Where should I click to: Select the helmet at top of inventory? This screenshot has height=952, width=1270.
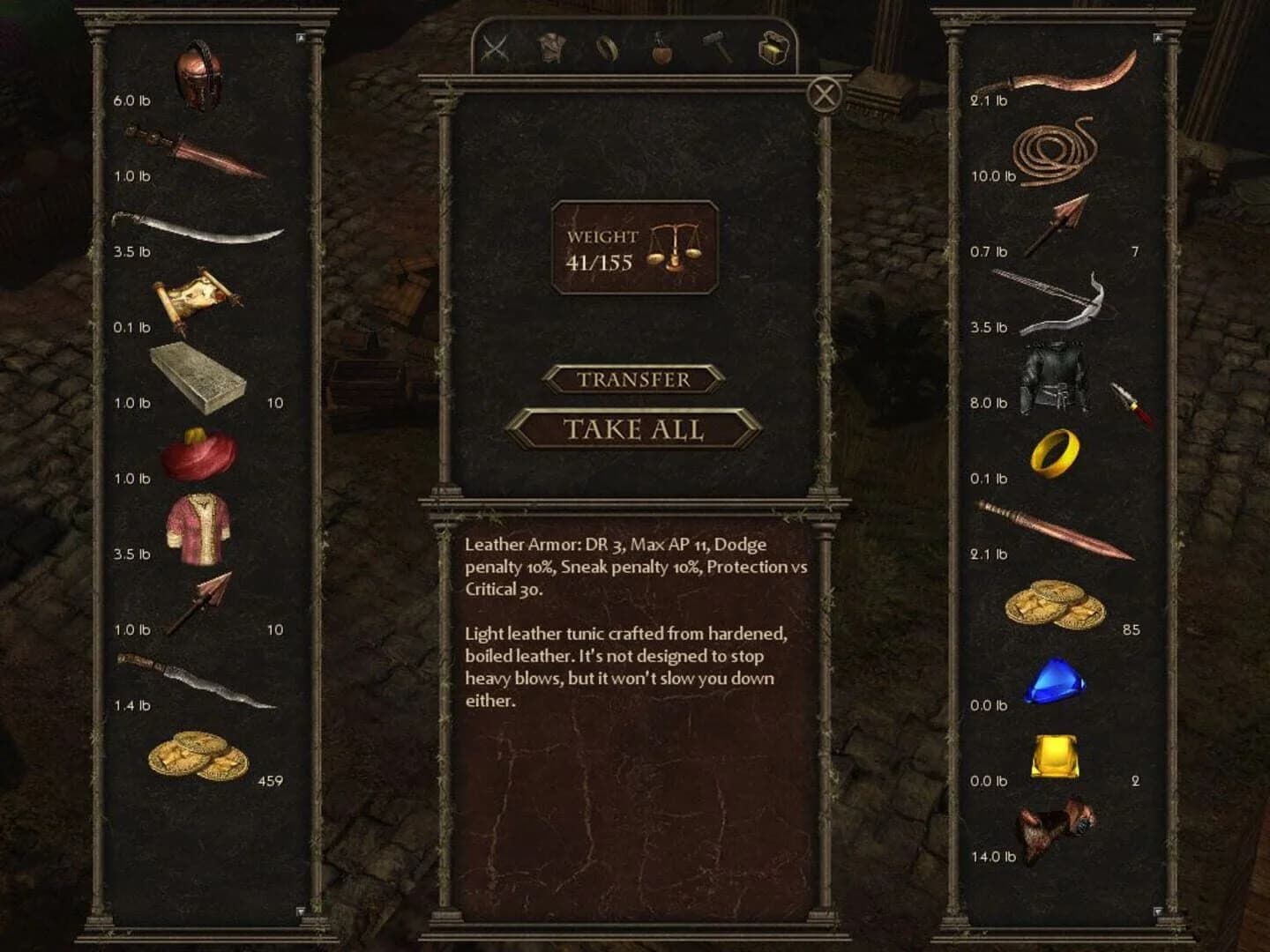pyautogui.click(x=199, y=75)
